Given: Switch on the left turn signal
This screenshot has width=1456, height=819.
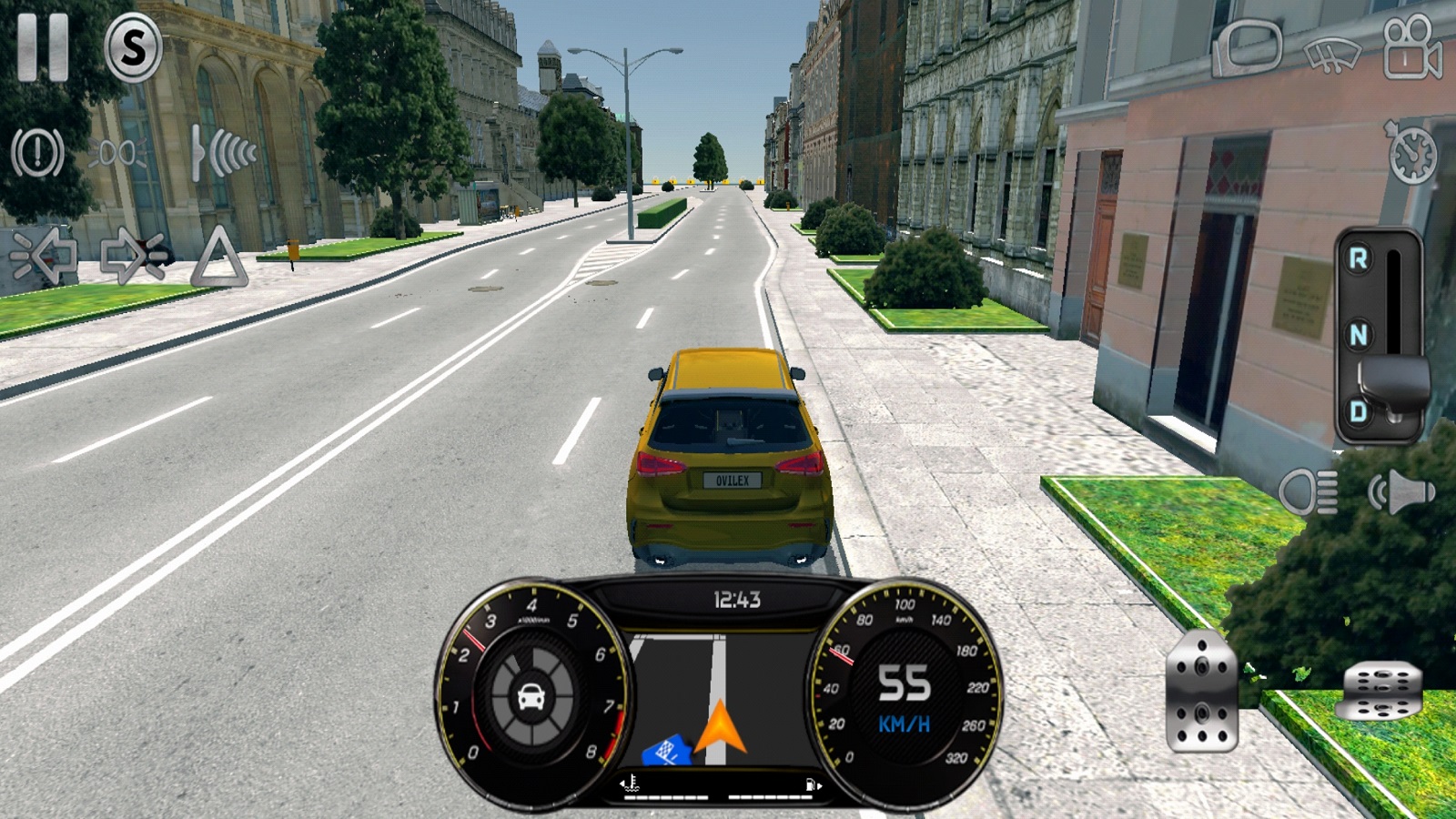Looking at the screenshot, I should point(43,257).
